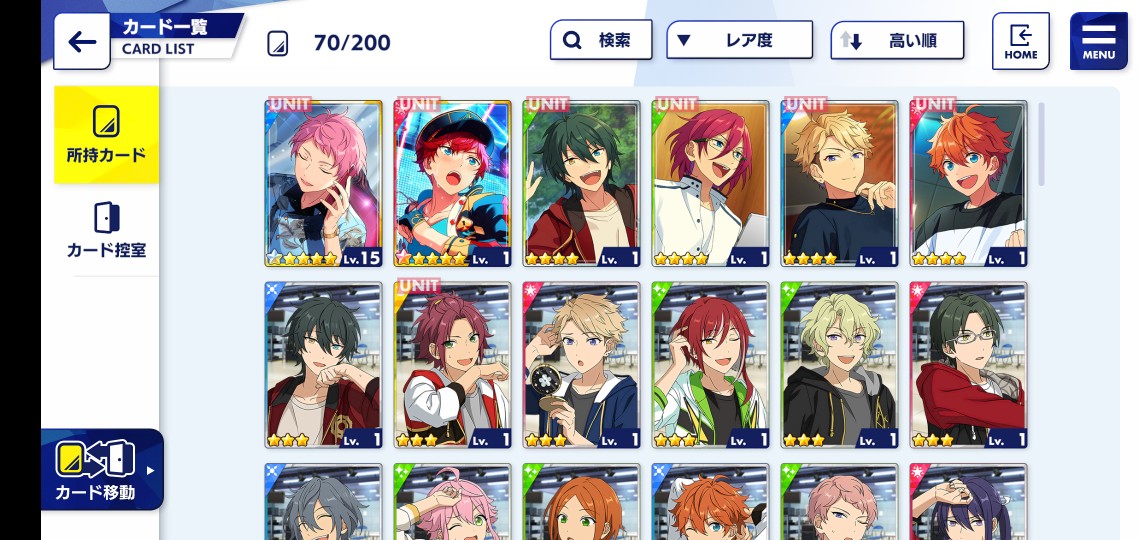The height and width of the screenshot is (540, 1140).
Task: Toggle the 高い順 sort order
Action: (x=897, y=41)
